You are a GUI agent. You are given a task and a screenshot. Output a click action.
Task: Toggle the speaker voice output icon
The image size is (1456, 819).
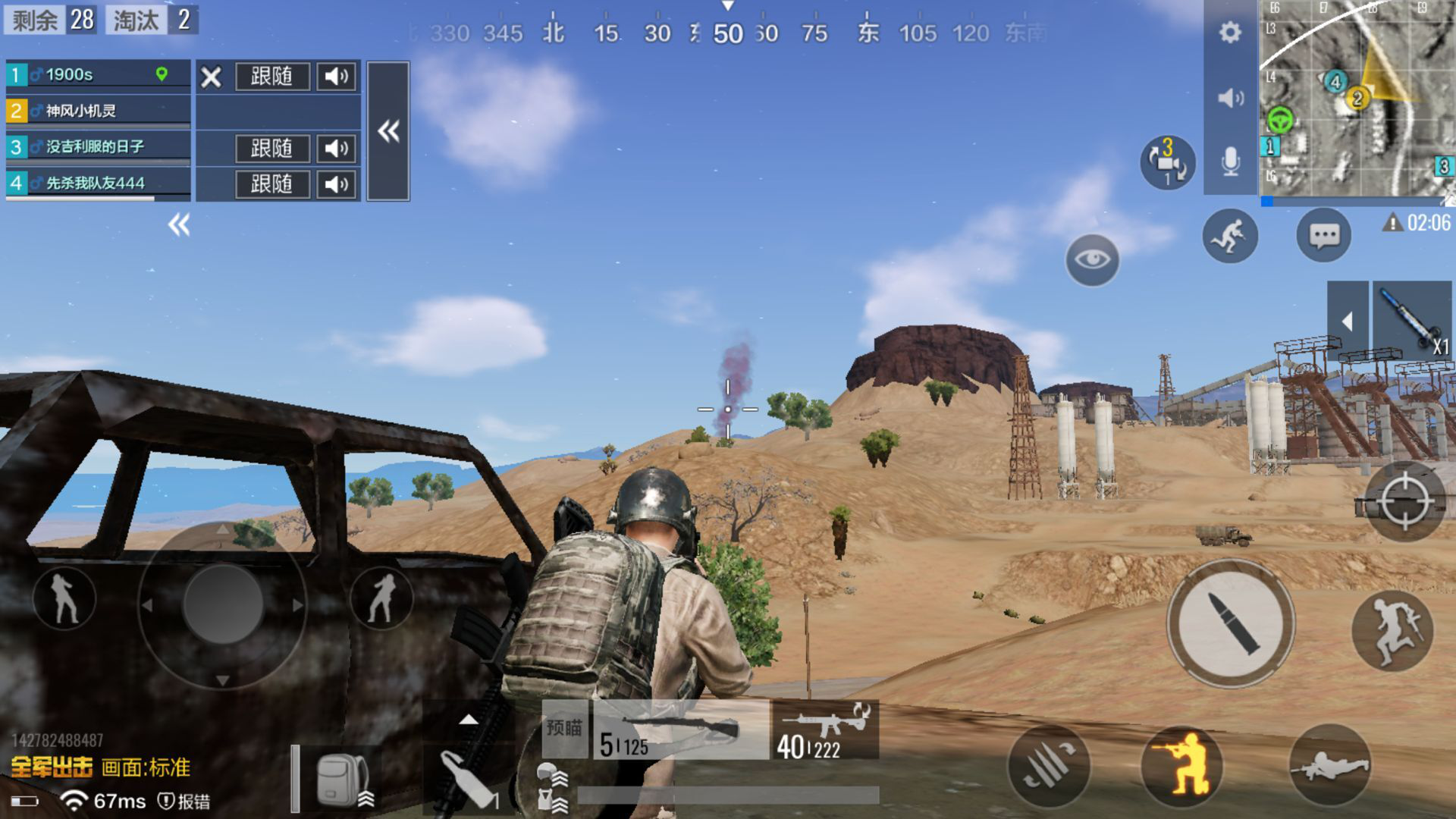click(x=1229, y=98)
